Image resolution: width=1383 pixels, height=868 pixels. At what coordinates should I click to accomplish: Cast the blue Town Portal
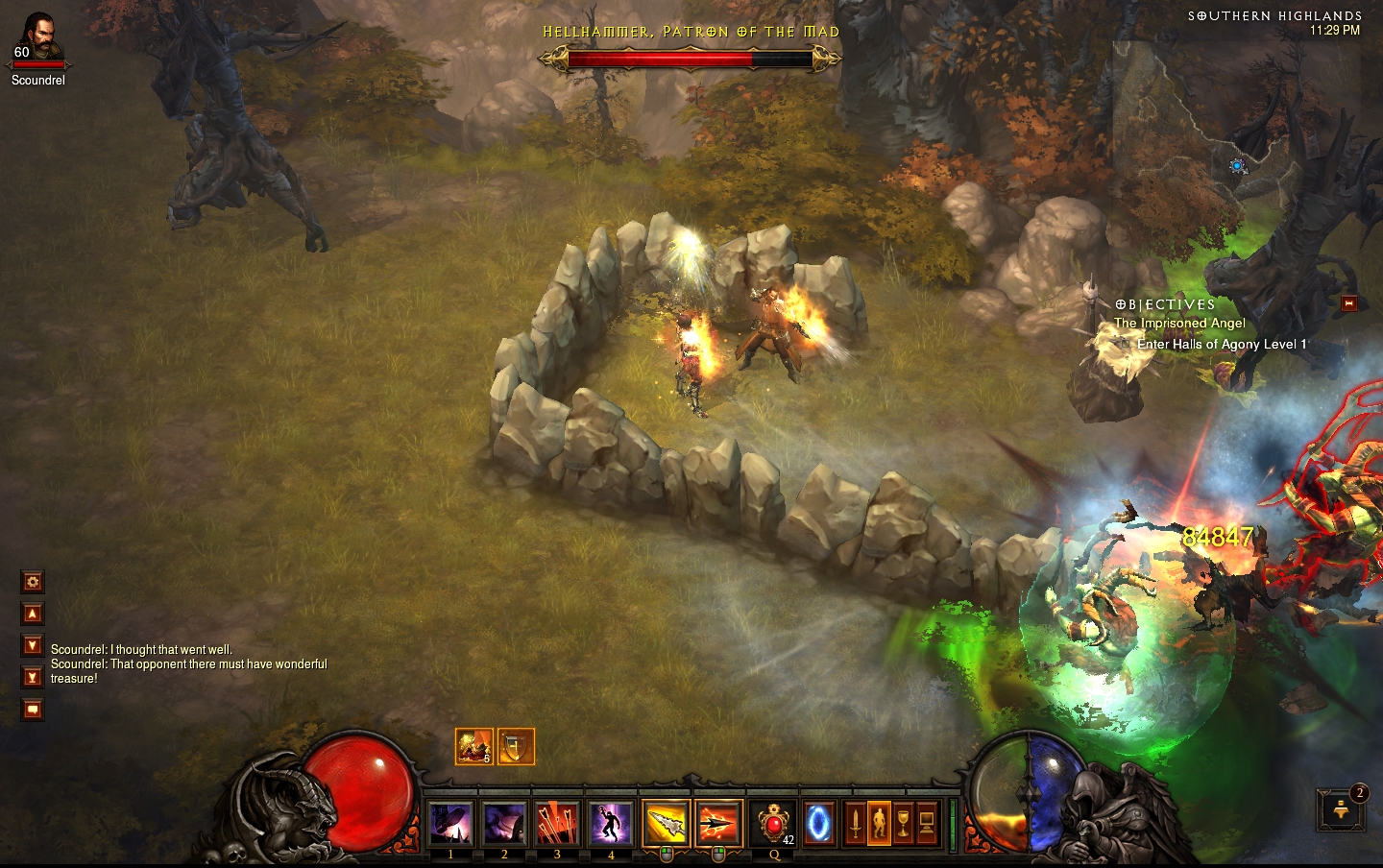tap(818, 823)
